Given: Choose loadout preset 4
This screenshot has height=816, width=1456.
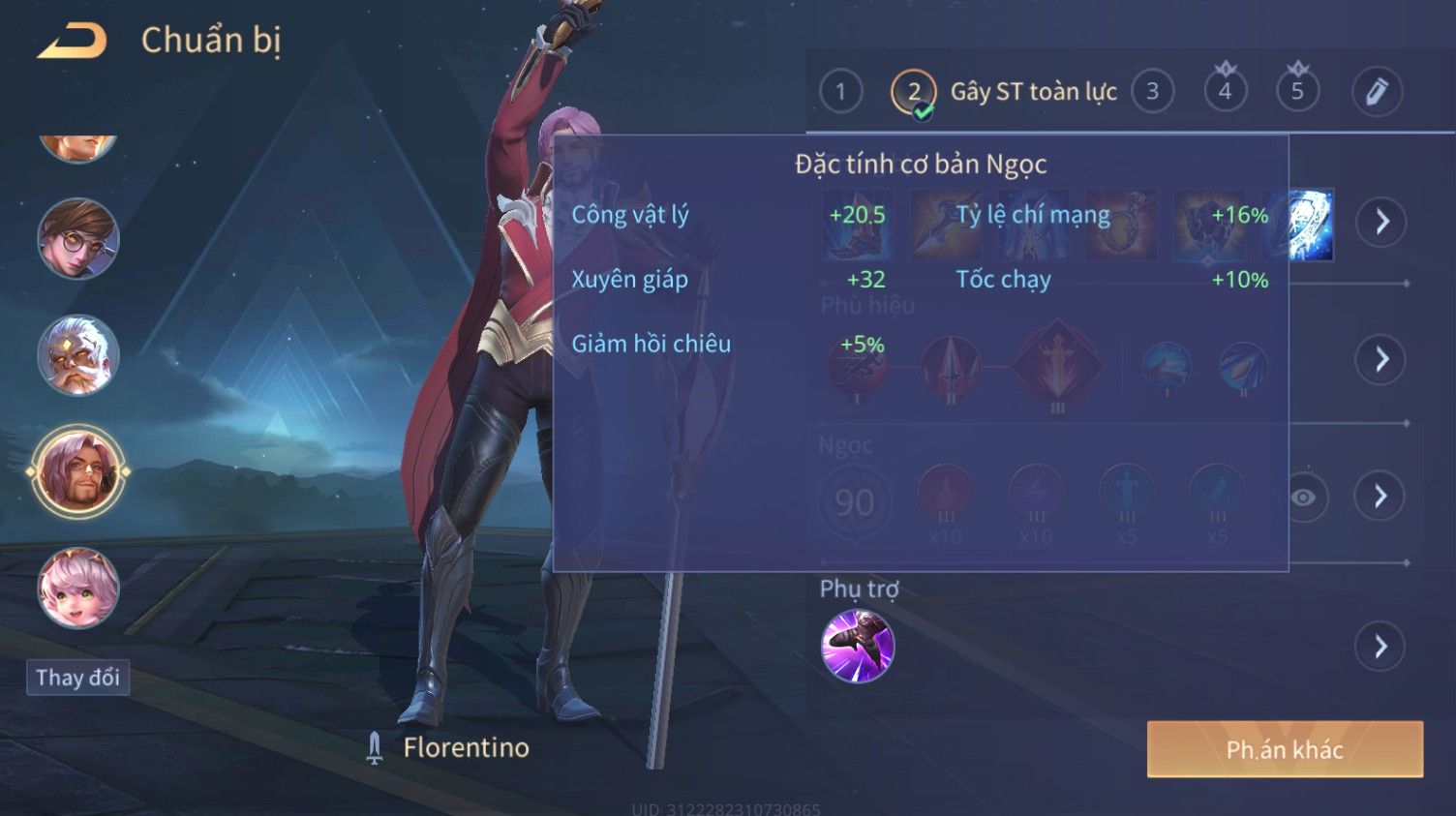Looking at the screenshot, I should pos(1225,92).
